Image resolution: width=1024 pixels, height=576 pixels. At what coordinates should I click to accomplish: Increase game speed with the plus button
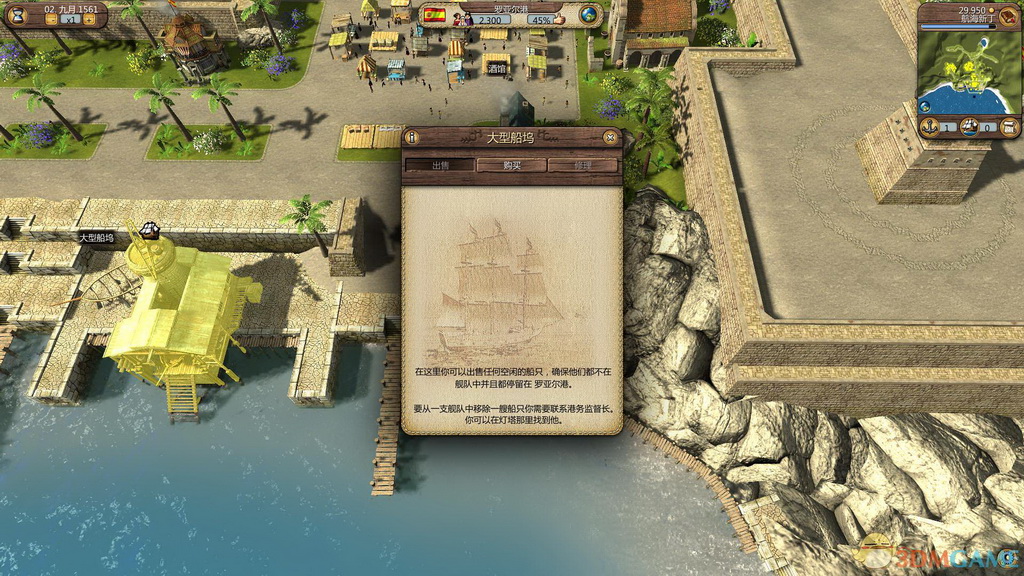[x=88, y=19]
